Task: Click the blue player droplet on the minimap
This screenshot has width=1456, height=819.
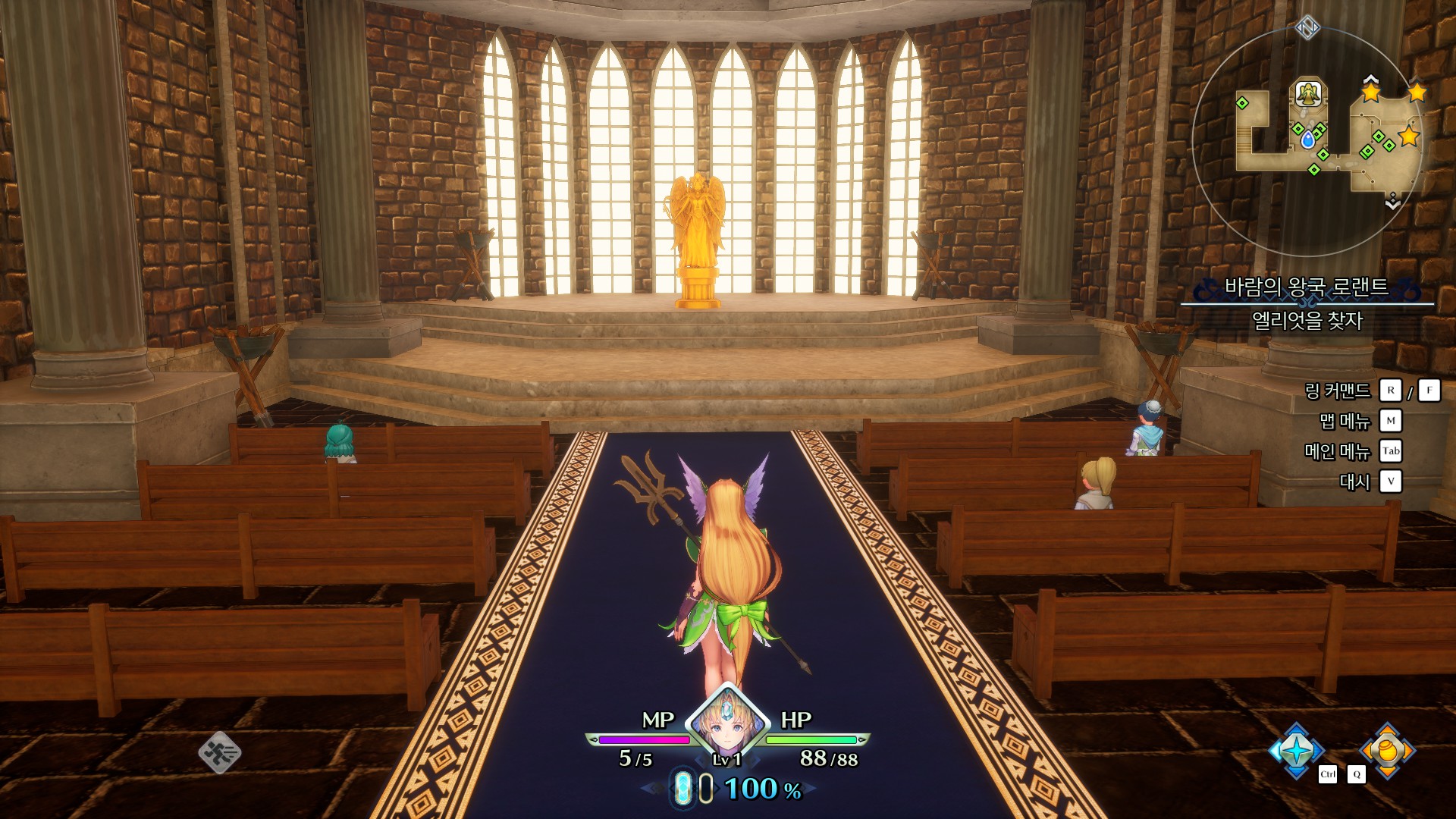Action: pos(1307,140)
